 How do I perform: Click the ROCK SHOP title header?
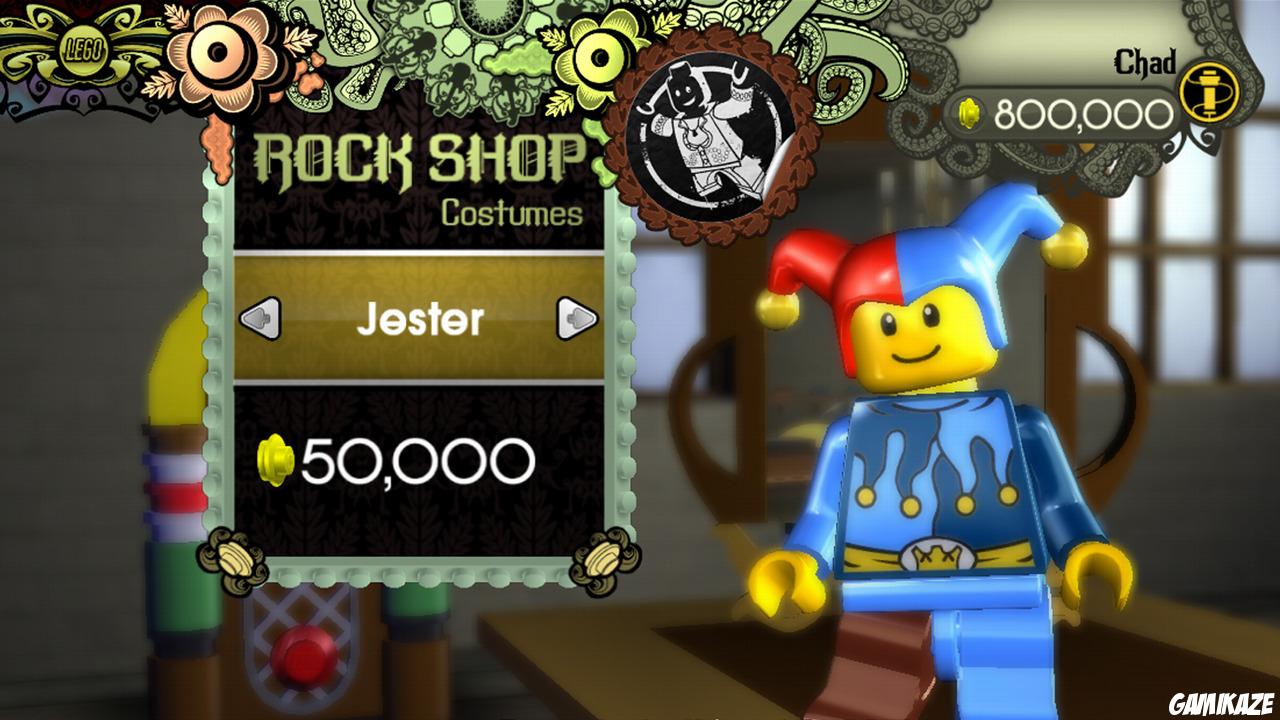point(425,155)
